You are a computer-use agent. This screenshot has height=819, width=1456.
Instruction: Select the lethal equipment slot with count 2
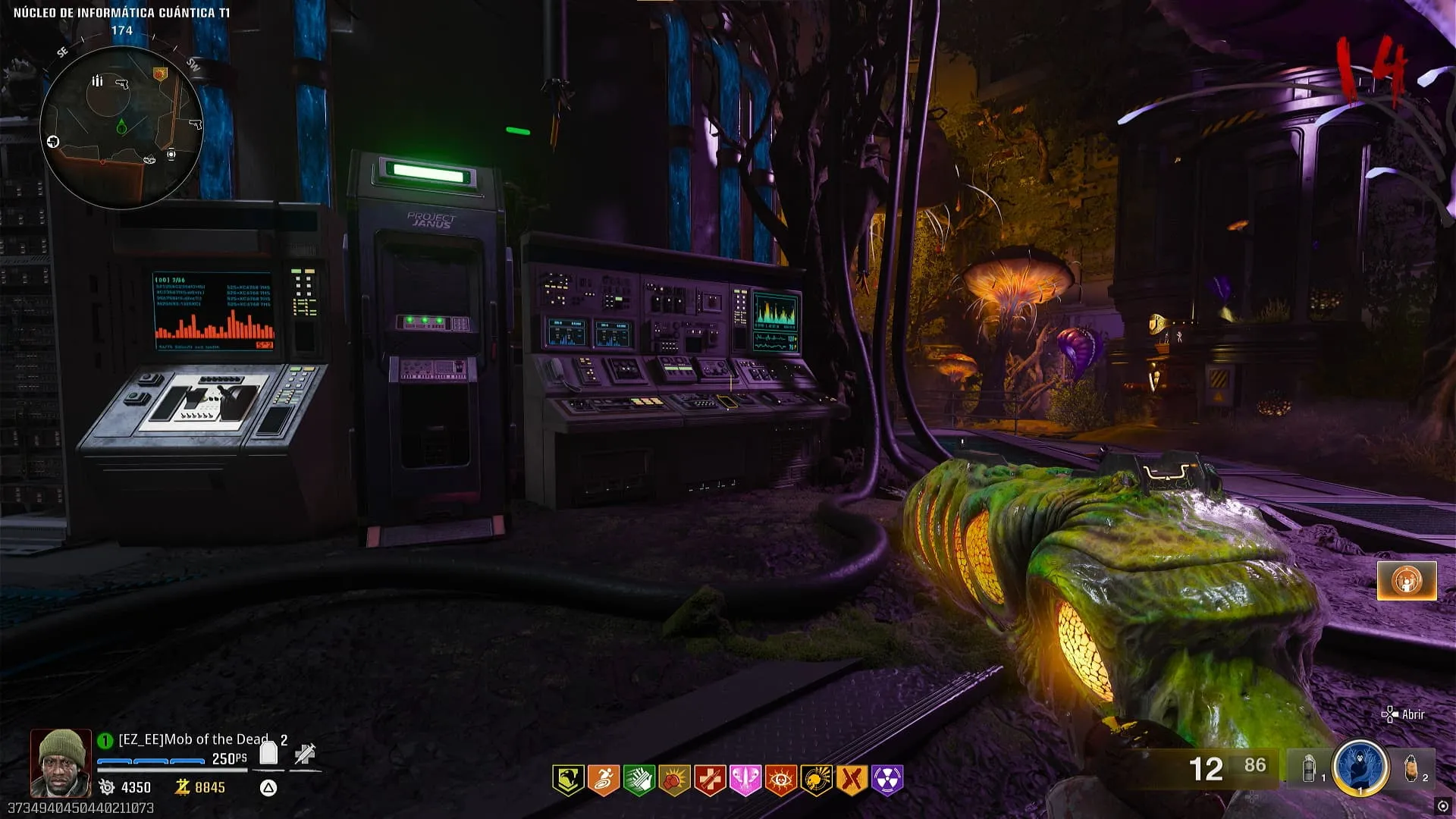pos(1411,767)
